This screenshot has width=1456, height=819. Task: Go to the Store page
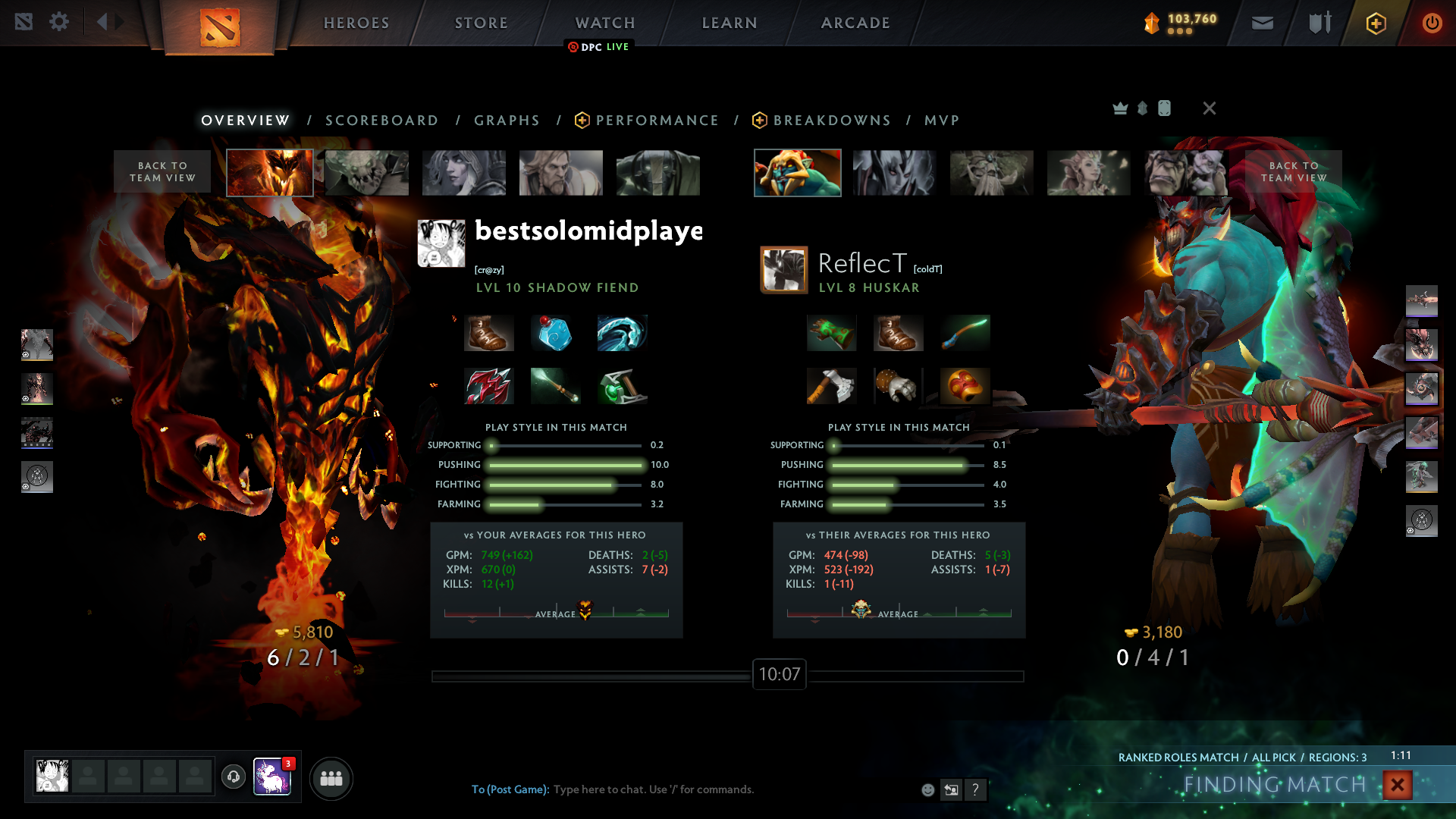[482, 23]
